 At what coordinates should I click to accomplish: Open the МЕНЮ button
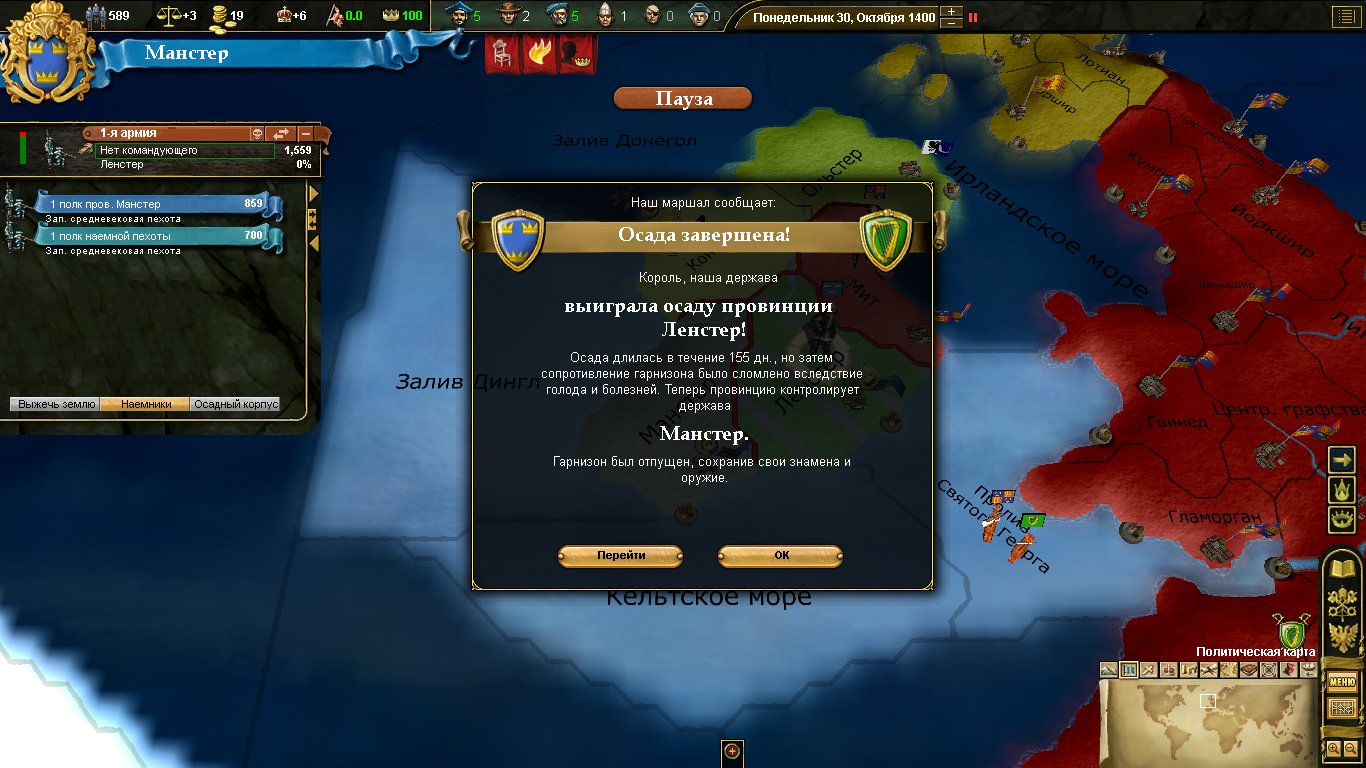pos(1341,683)
